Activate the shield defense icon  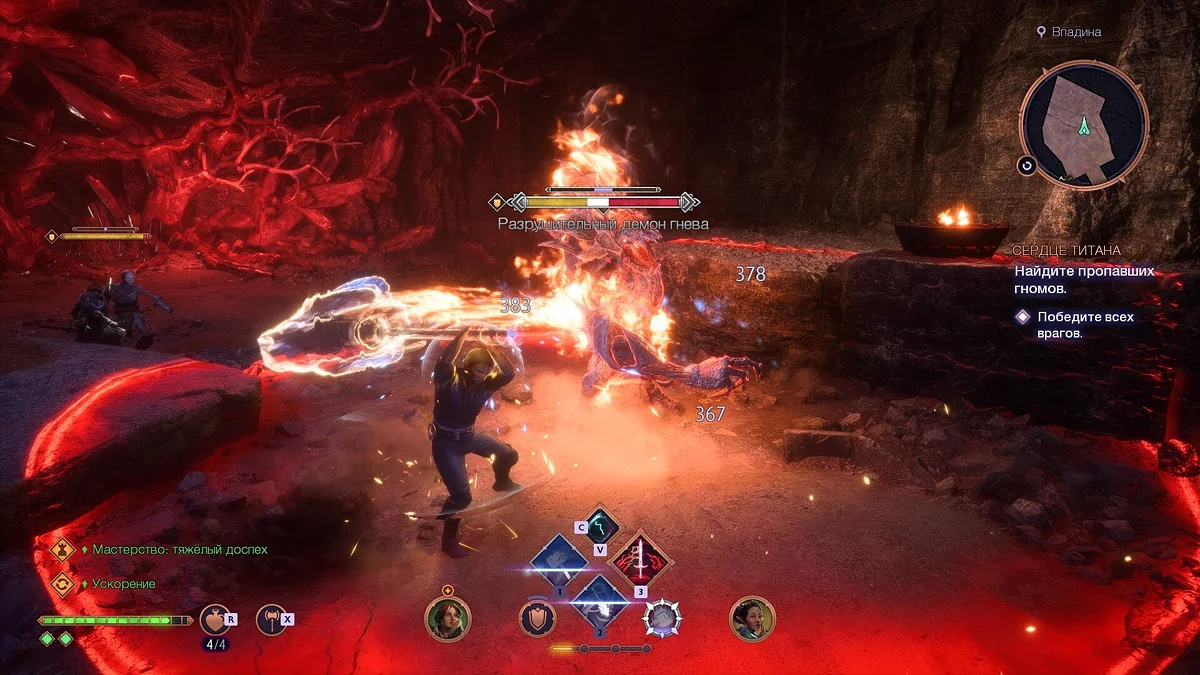tap(537, 619)
